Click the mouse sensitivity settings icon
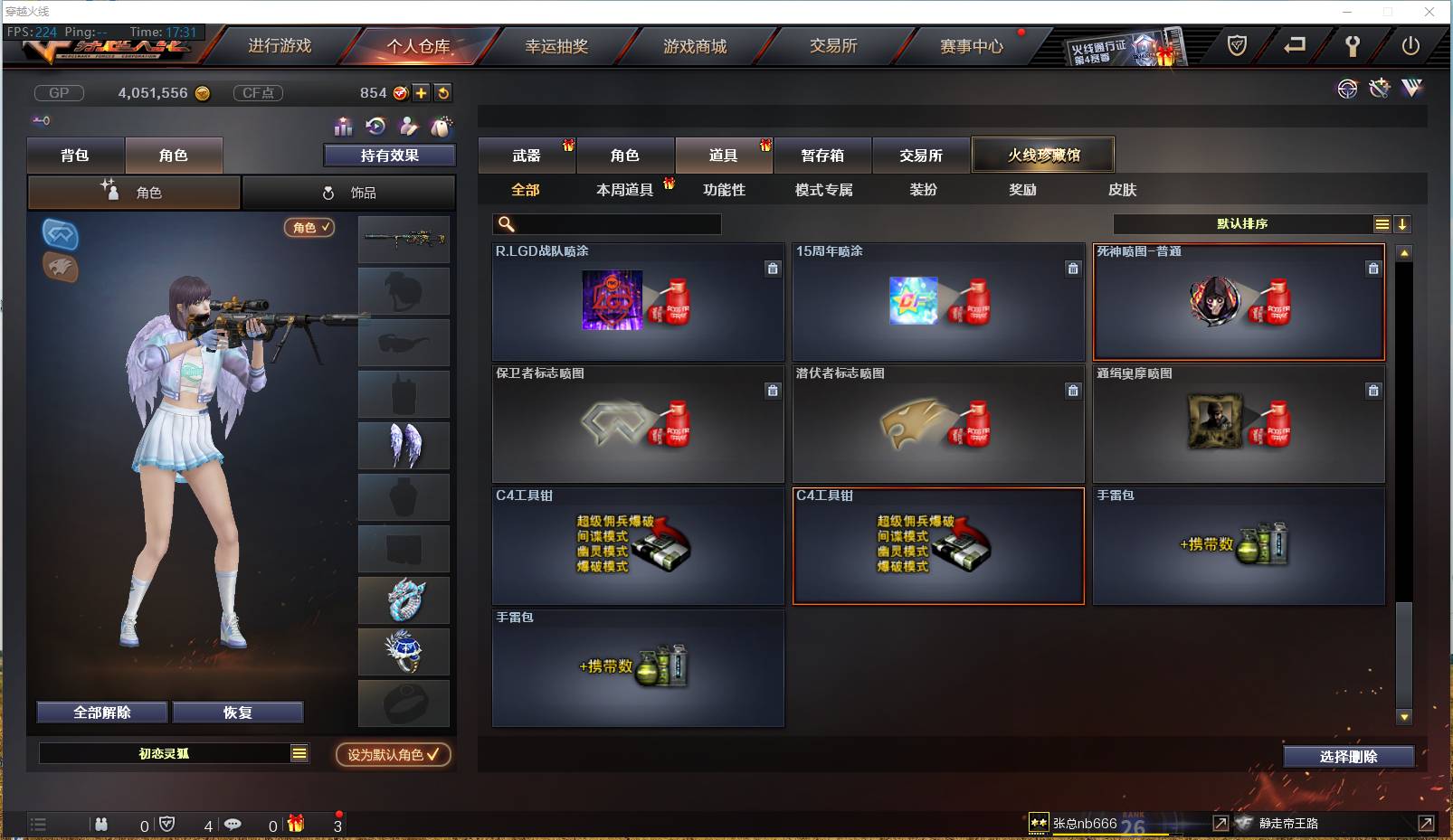This screenshot has width=1453, height=840. 442,127
